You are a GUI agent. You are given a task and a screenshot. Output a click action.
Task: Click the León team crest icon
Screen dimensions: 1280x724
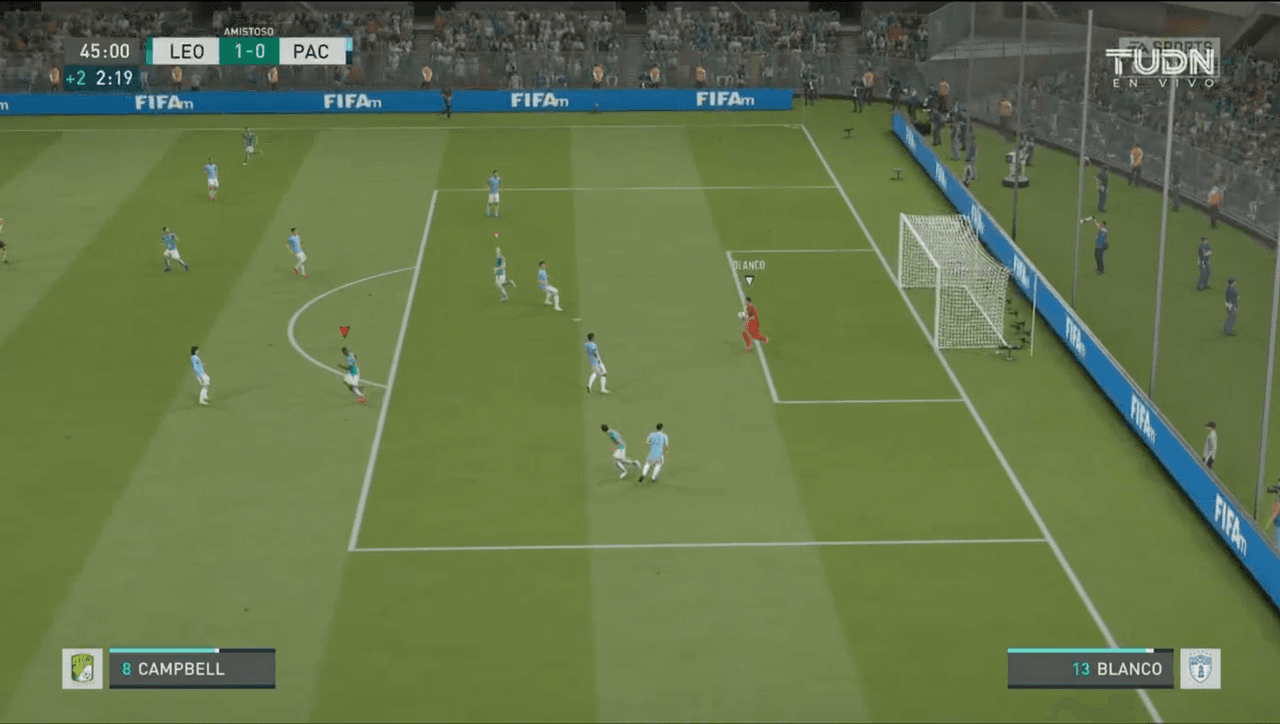tap(82, 668)
